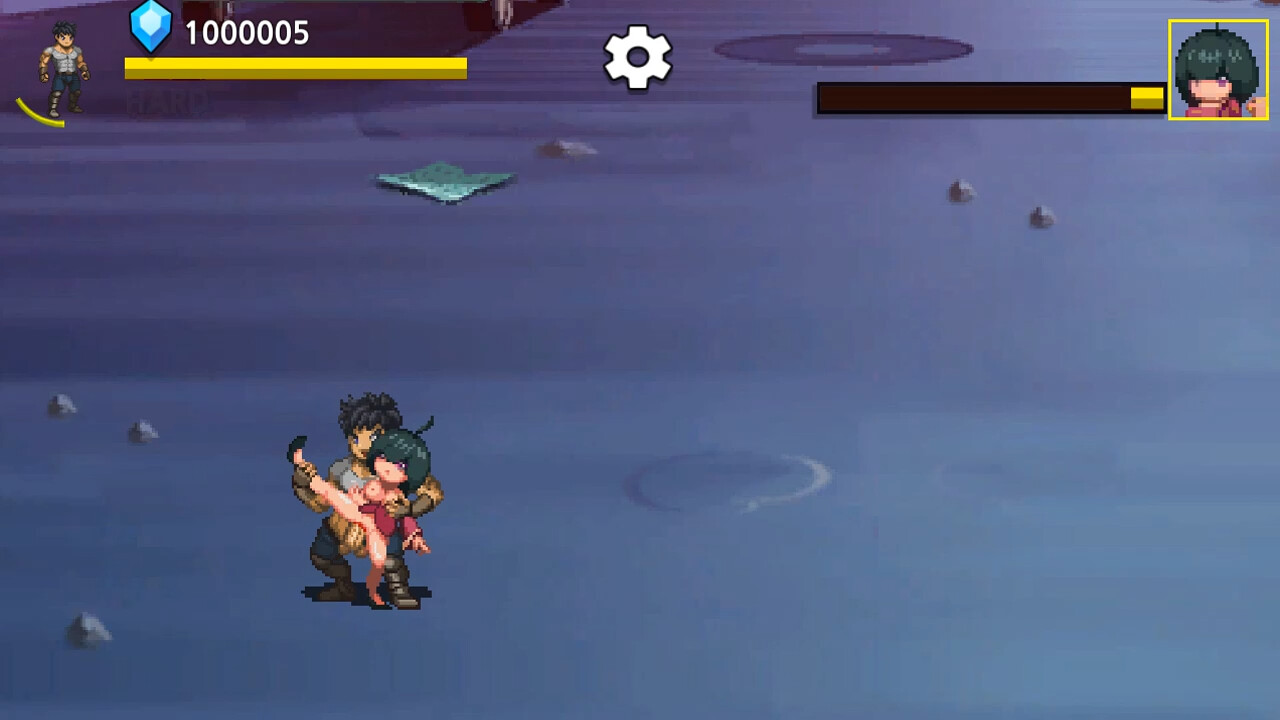Open the settings gear menu

pos(638,57)
